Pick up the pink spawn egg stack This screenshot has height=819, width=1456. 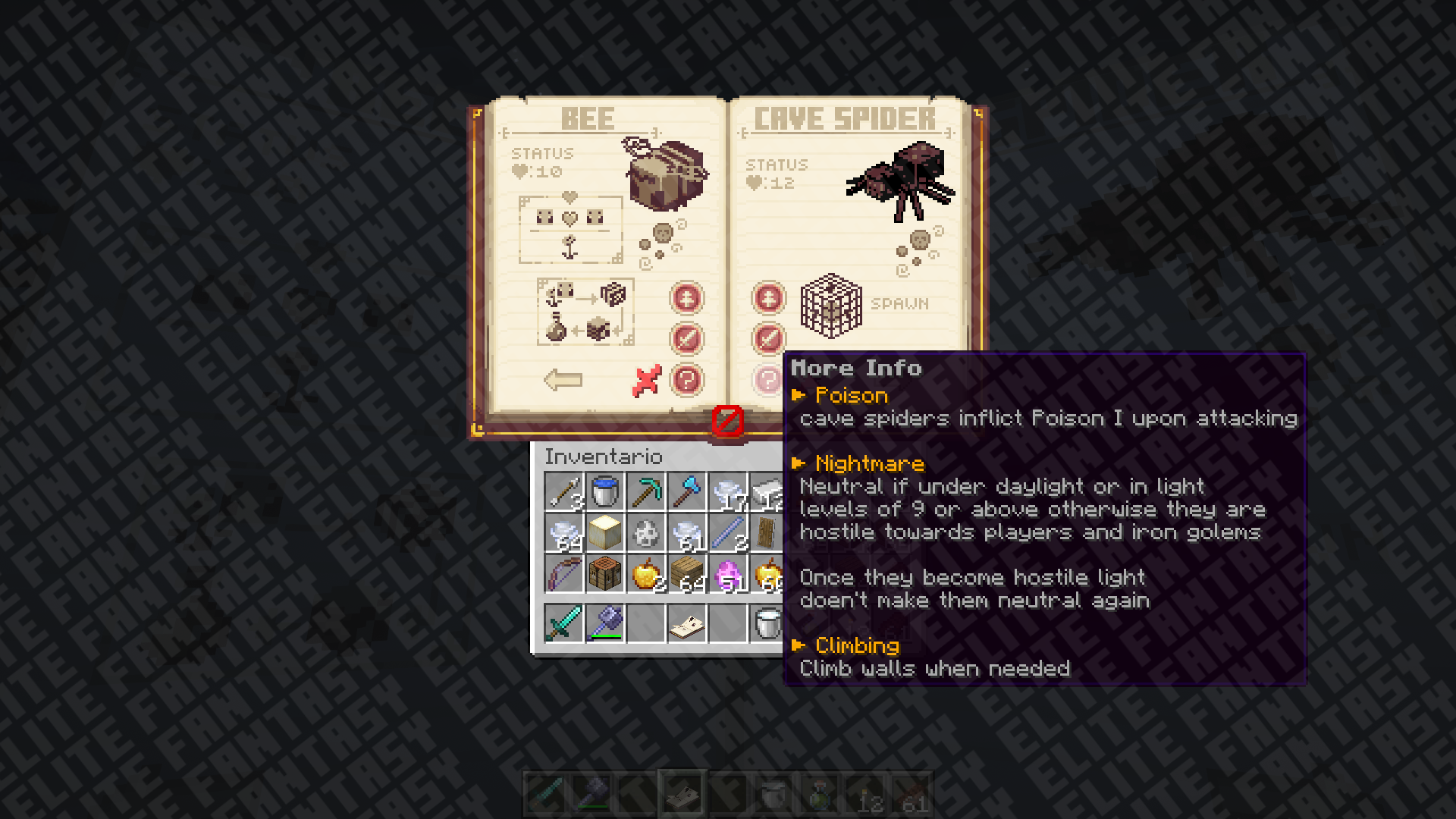point(728,574)
